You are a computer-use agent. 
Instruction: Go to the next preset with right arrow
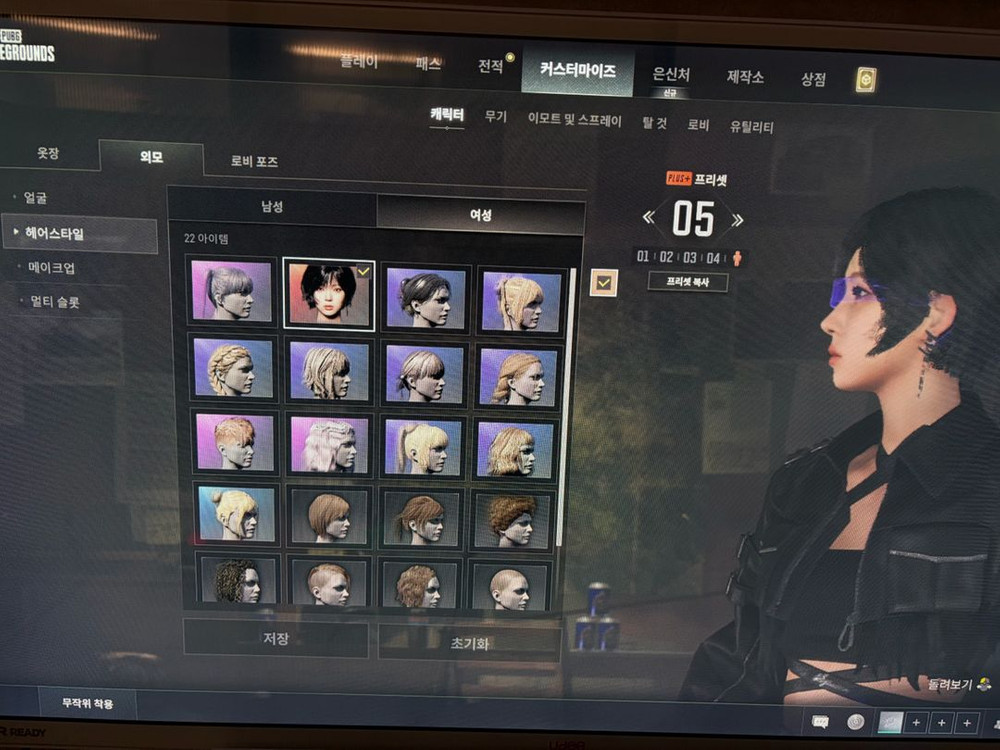tap(737, 219)
